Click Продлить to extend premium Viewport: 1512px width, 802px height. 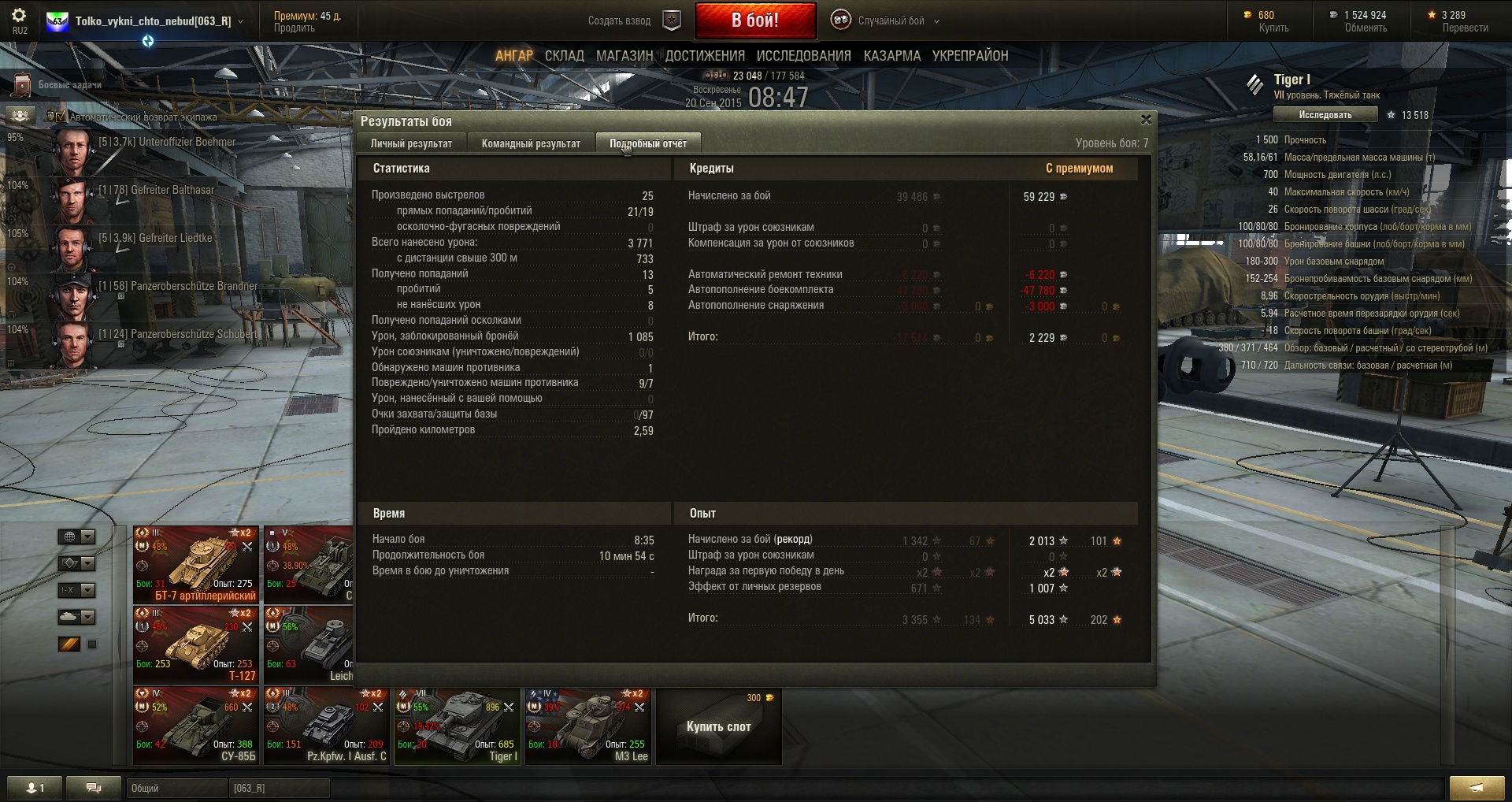[294, 28]
